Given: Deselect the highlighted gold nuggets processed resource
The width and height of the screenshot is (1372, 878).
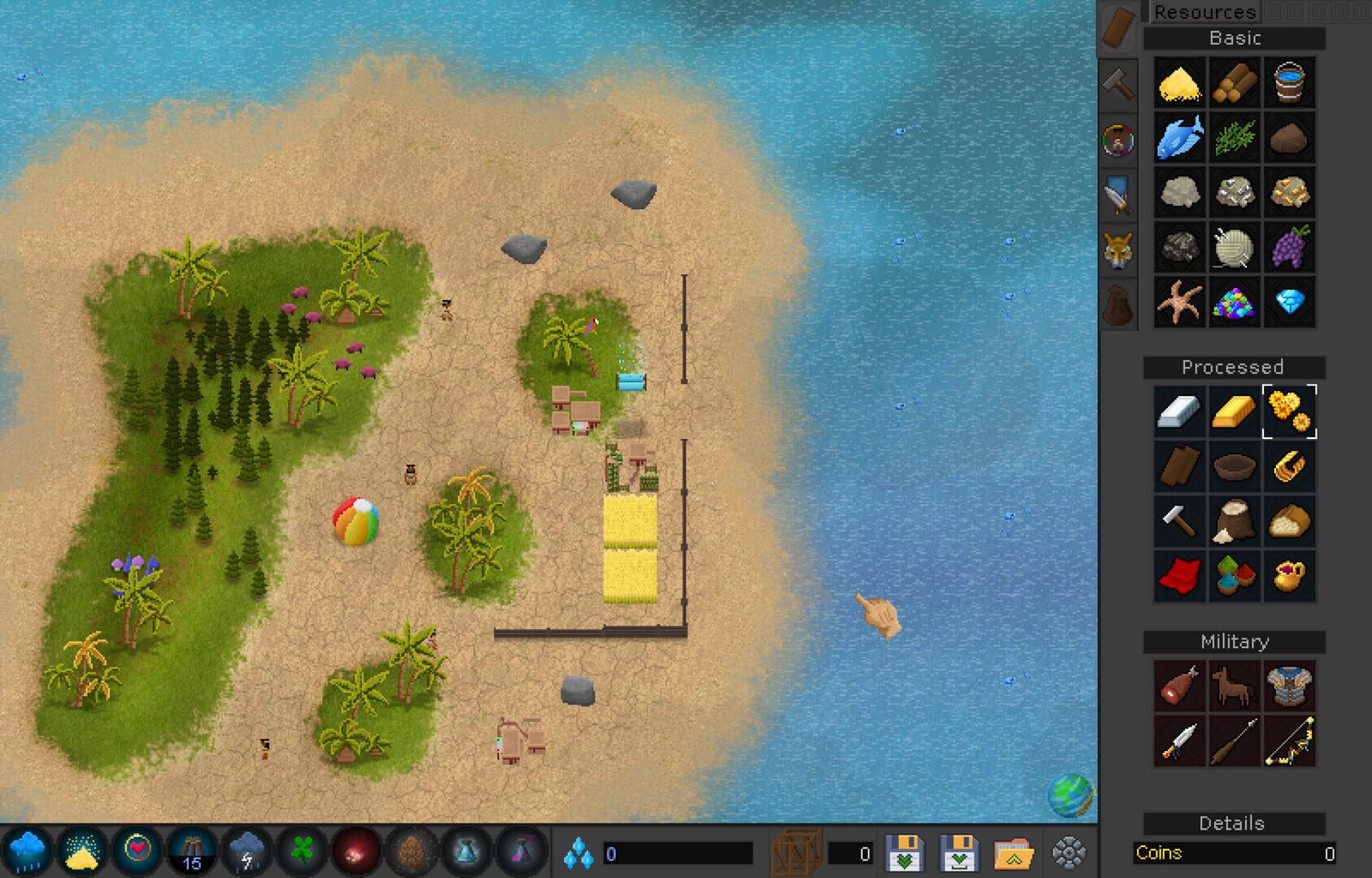Looking at the screenshot, I should pos(1291,411).
